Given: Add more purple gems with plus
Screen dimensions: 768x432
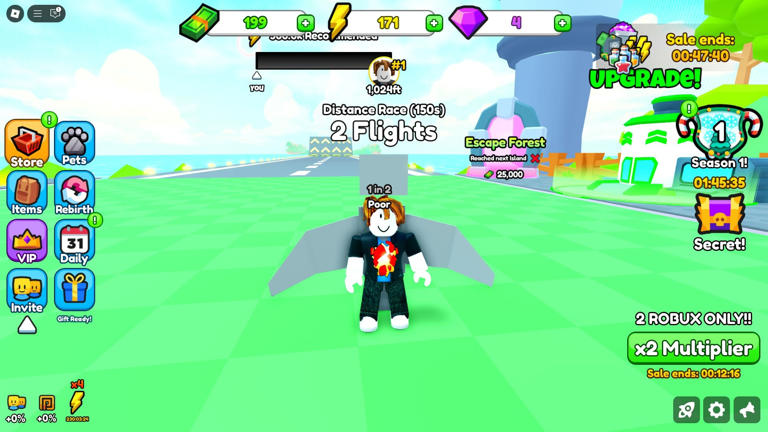Looking at the screenshot, I should 562,23.
